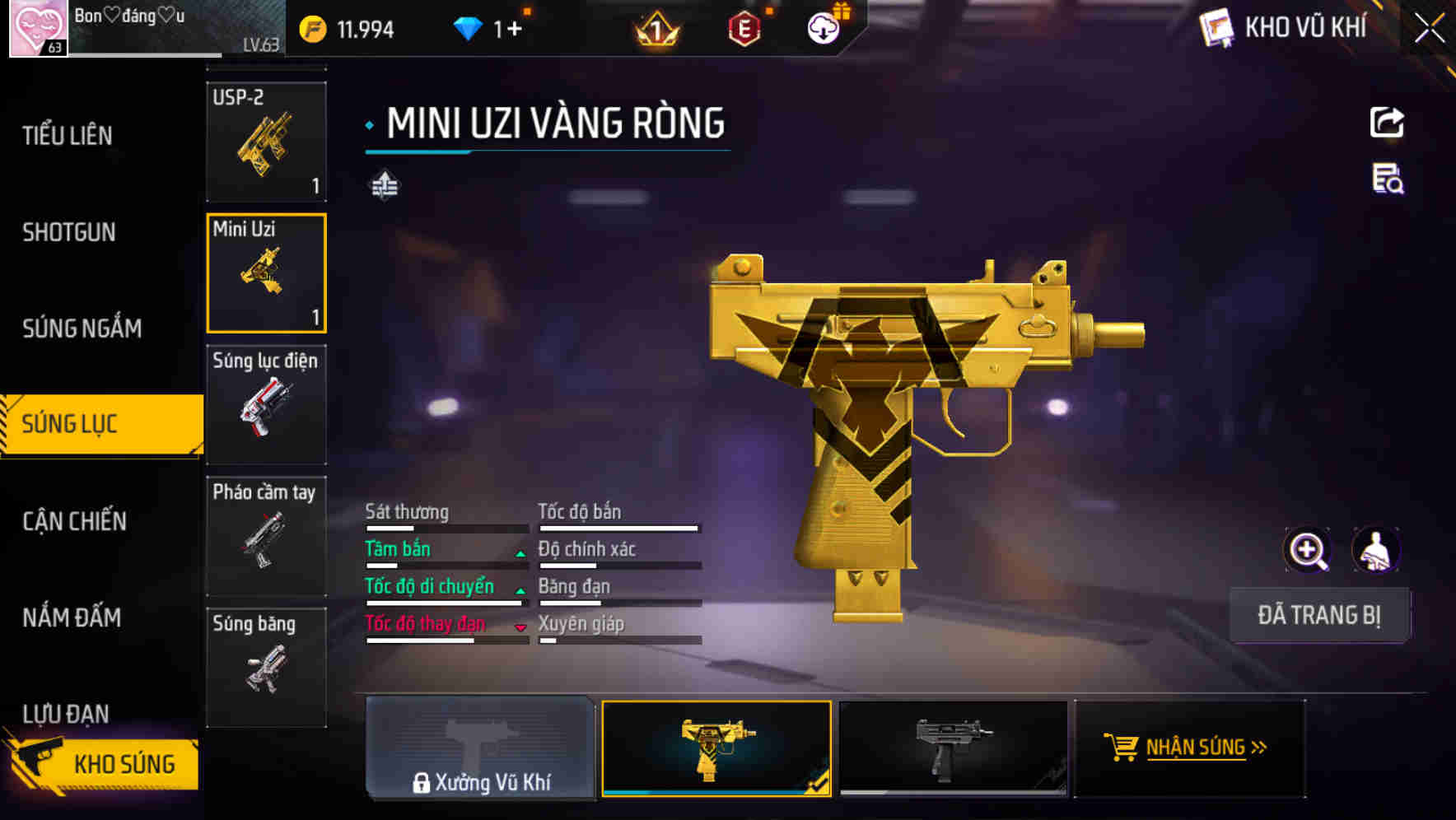Choose the CẬN CHIẾN category
1456x820 pixels.
[x=74, y=521]
